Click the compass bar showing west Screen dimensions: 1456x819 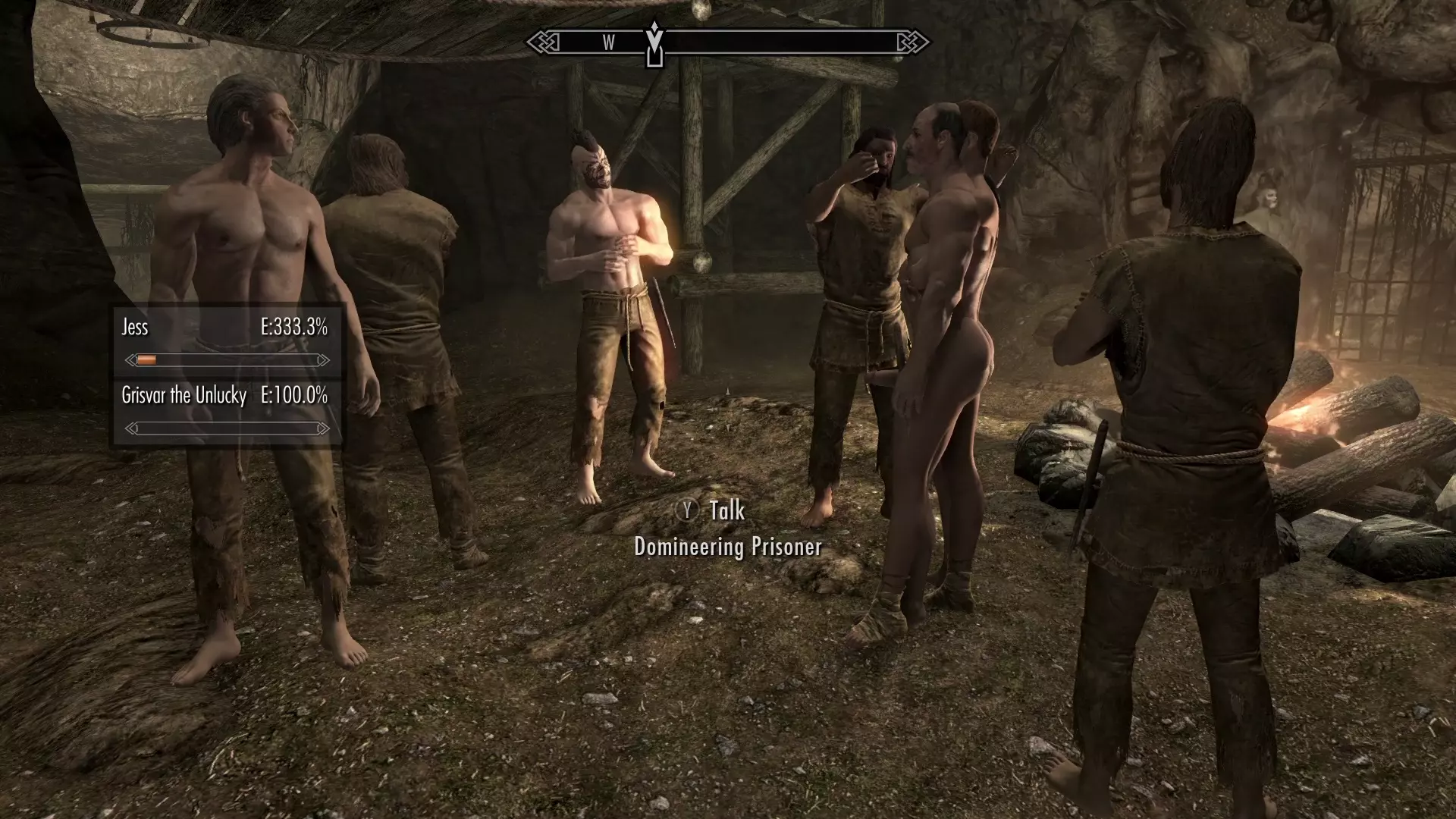click(728, 42)
